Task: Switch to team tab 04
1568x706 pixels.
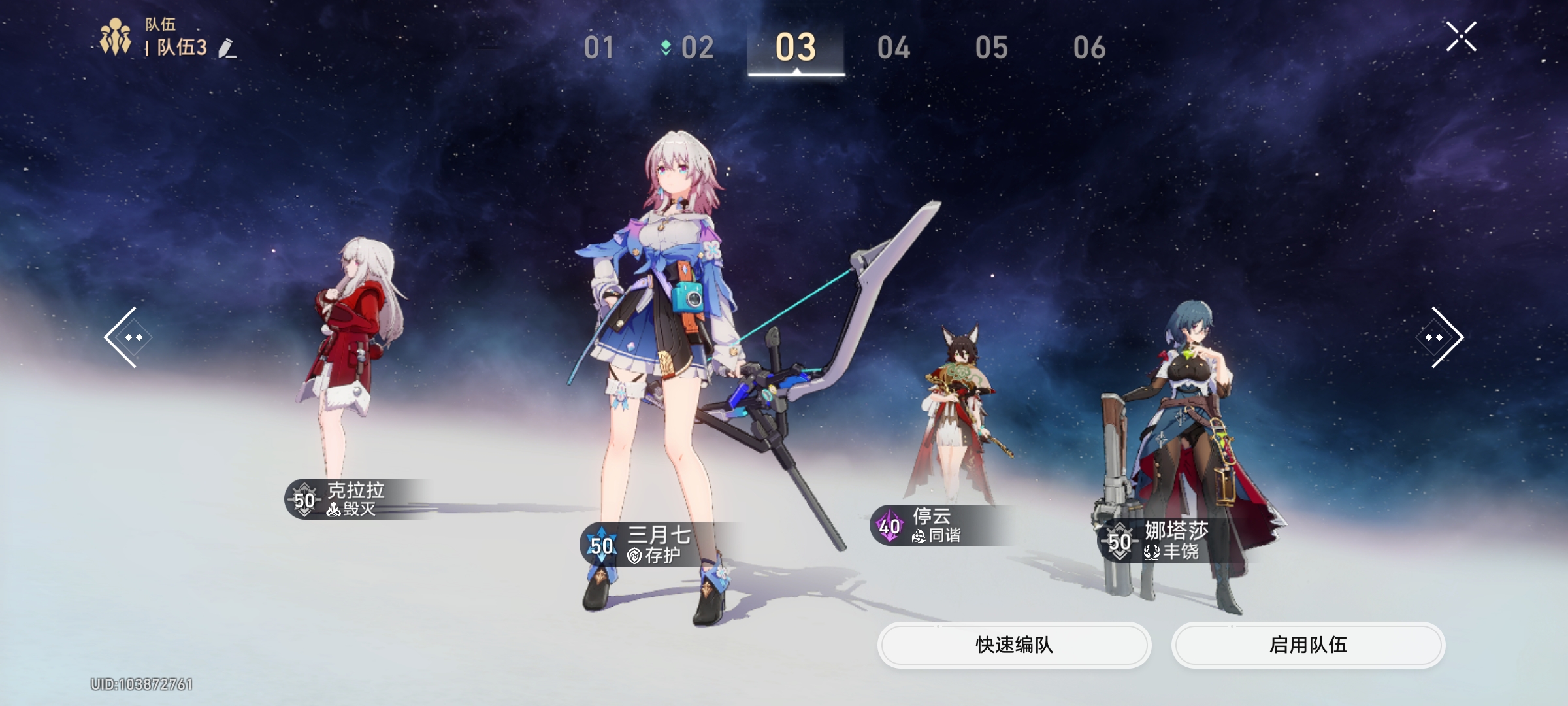Action: pos(895,48)
